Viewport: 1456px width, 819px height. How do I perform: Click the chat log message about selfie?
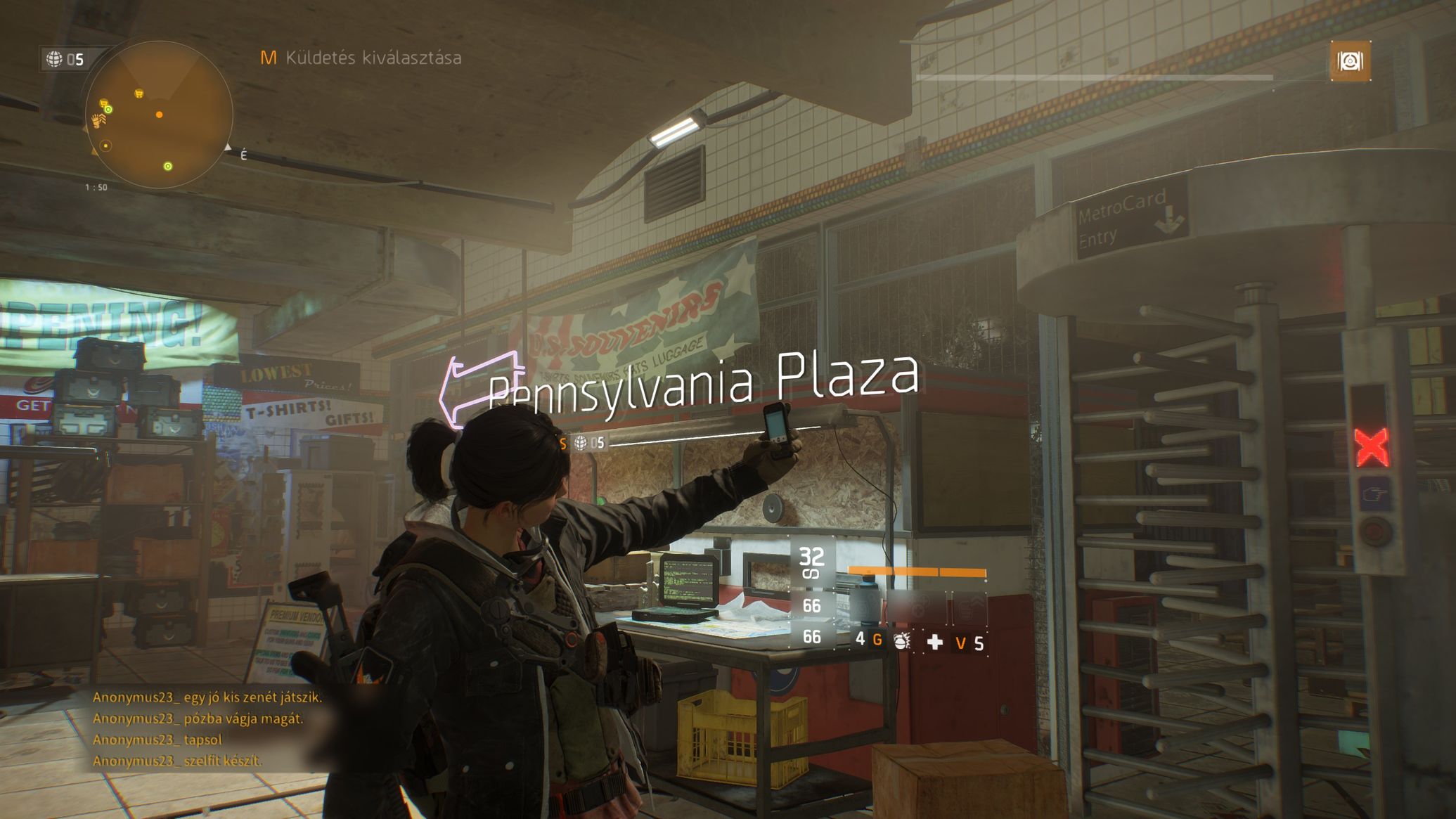(177, 761)
